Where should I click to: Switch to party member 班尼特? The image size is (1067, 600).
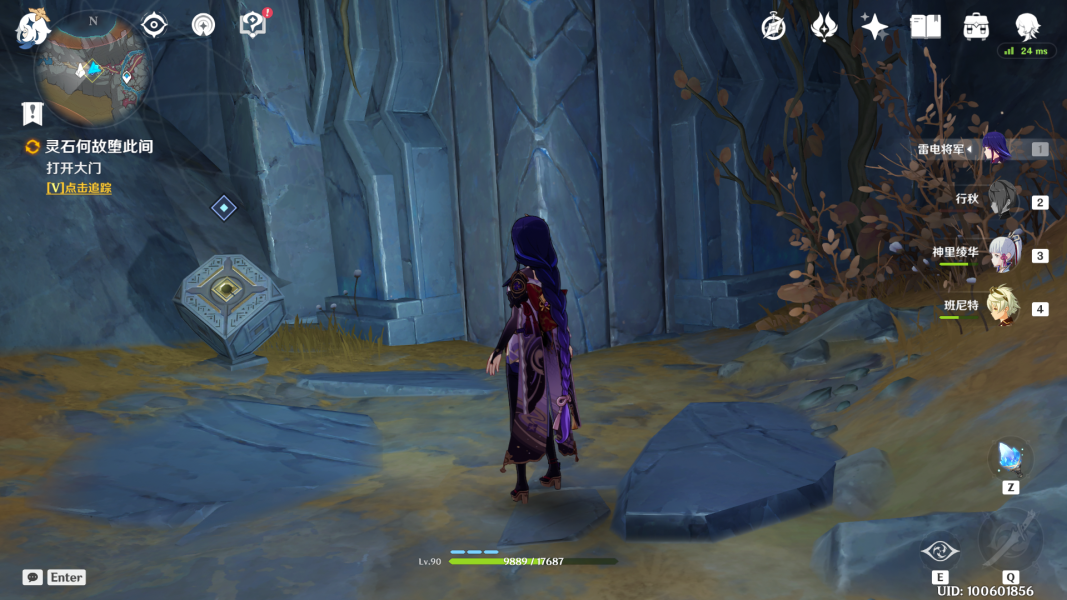point(1002,306)
